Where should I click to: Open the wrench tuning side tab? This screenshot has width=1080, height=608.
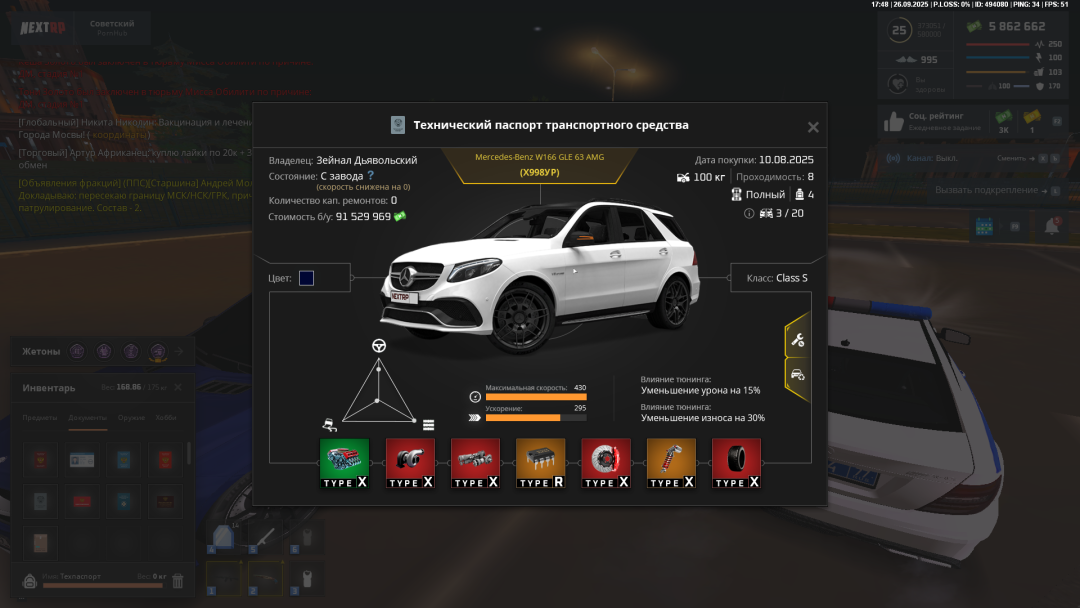coord(797,340)
